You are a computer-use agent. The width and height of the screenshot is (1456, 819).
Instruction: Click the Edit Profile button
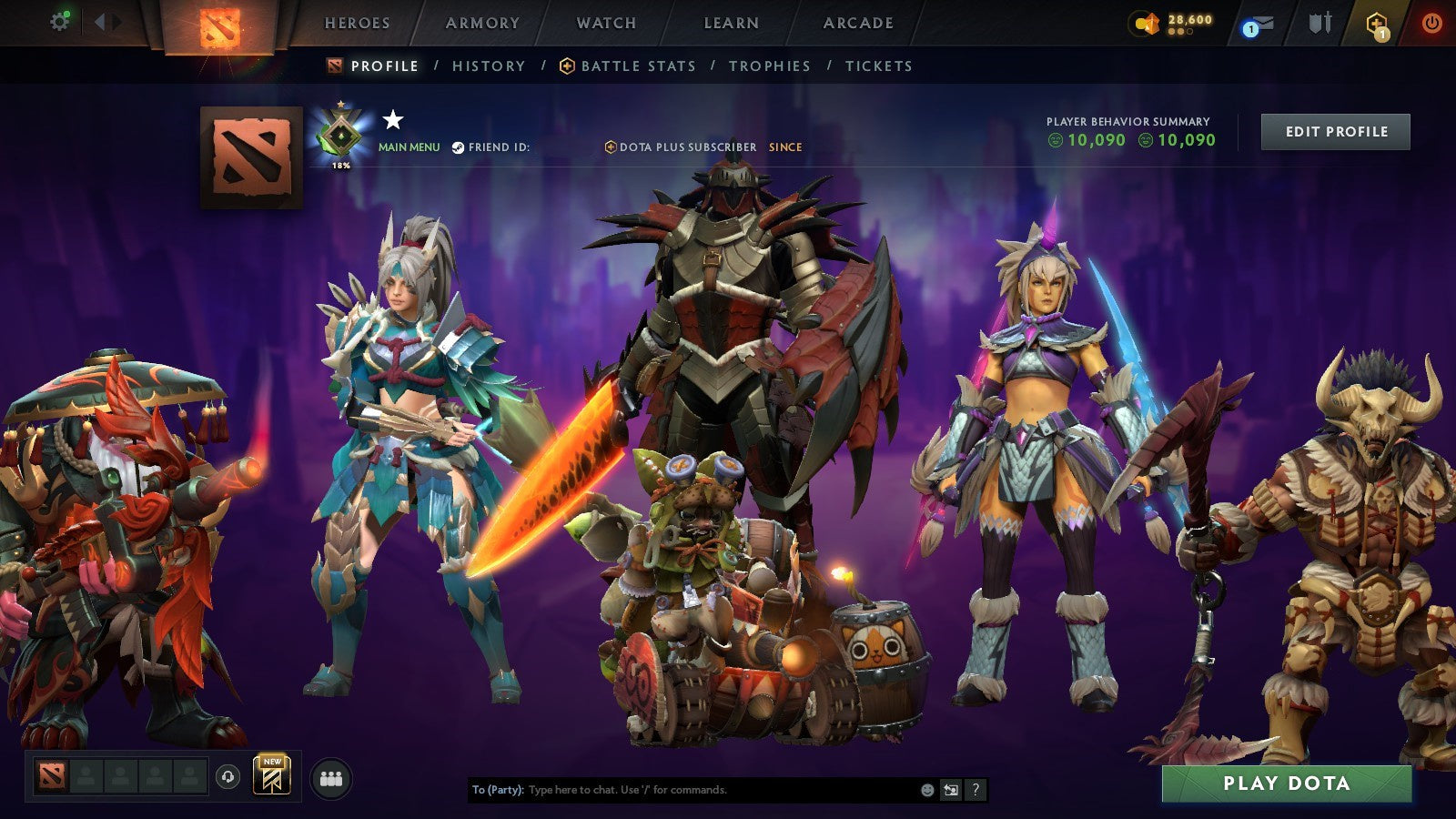click(1334, 131)
